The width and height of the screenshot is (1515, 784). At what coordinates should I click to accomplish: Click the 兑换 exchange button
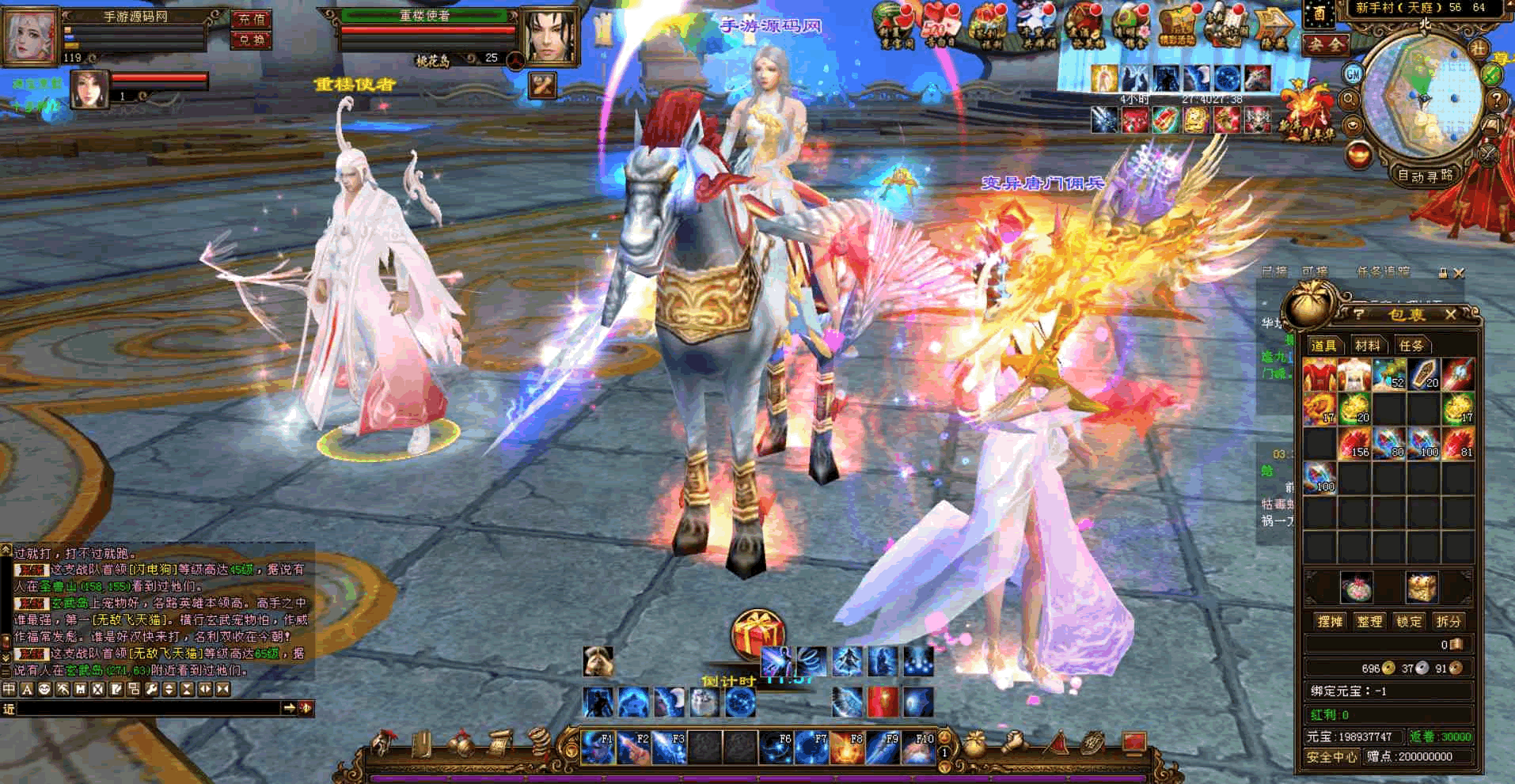(x=251, y=40)
